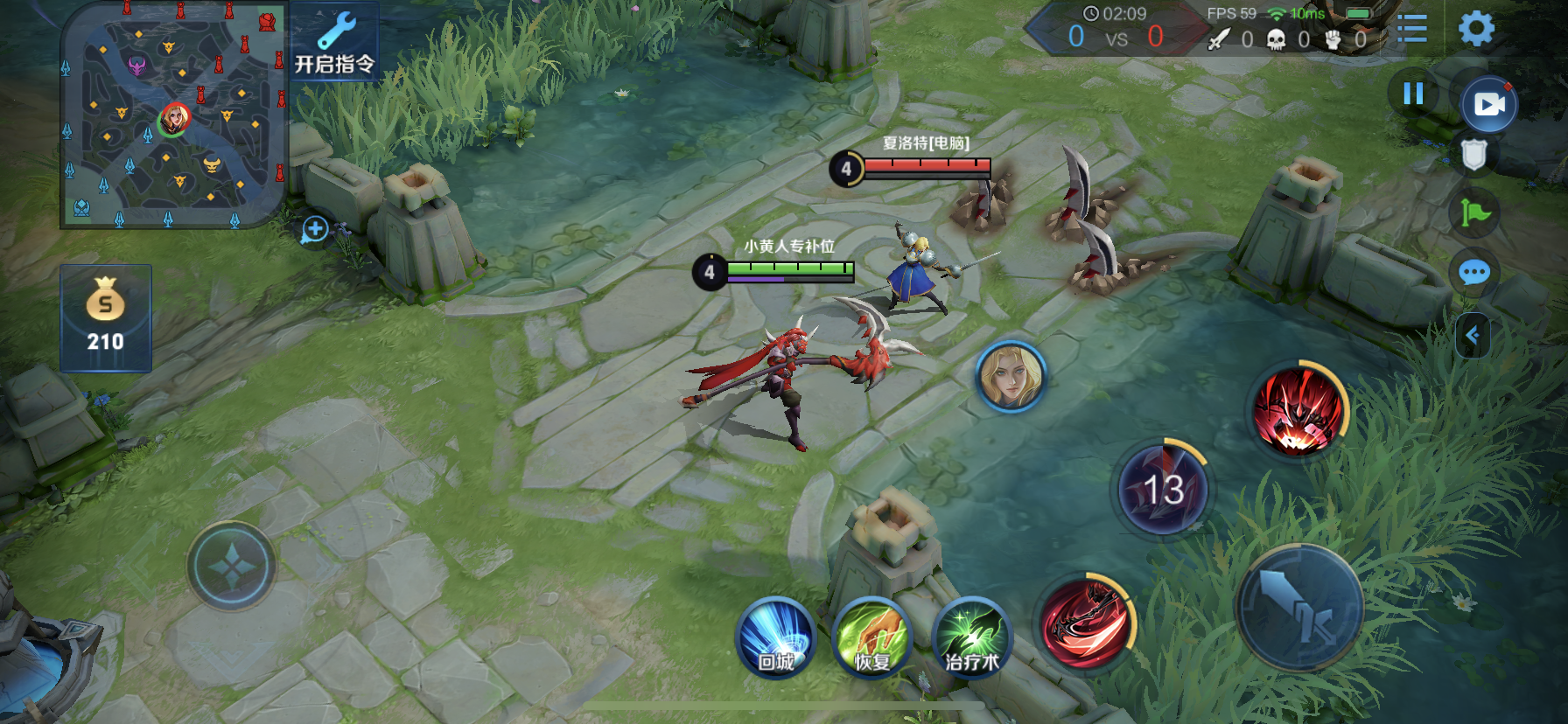Use the sword basic attack button

(1299, 608)
